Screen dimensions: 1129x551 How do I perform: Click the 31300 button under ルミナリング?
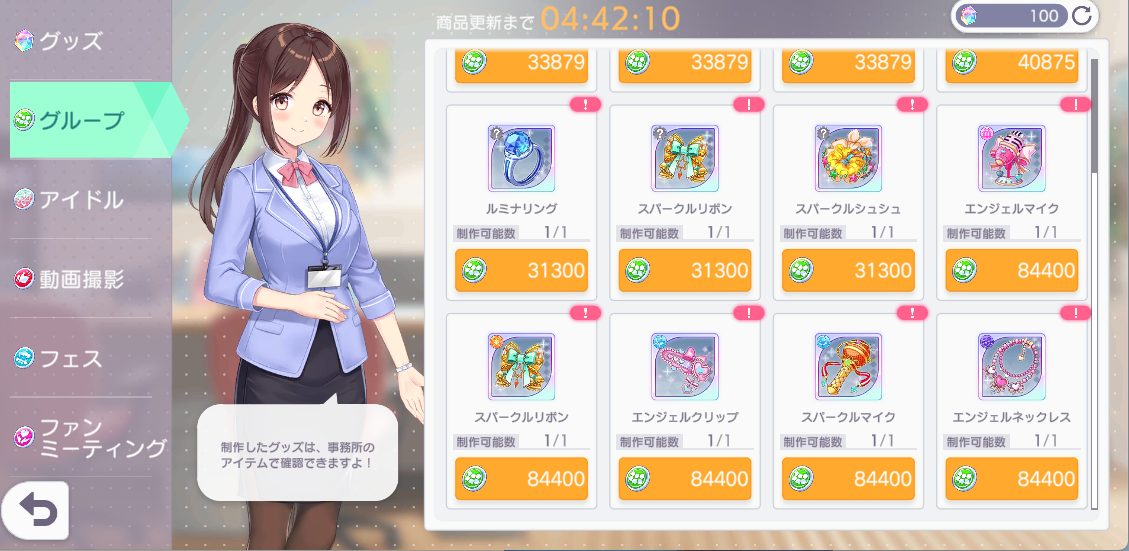[x=521, y=271]
